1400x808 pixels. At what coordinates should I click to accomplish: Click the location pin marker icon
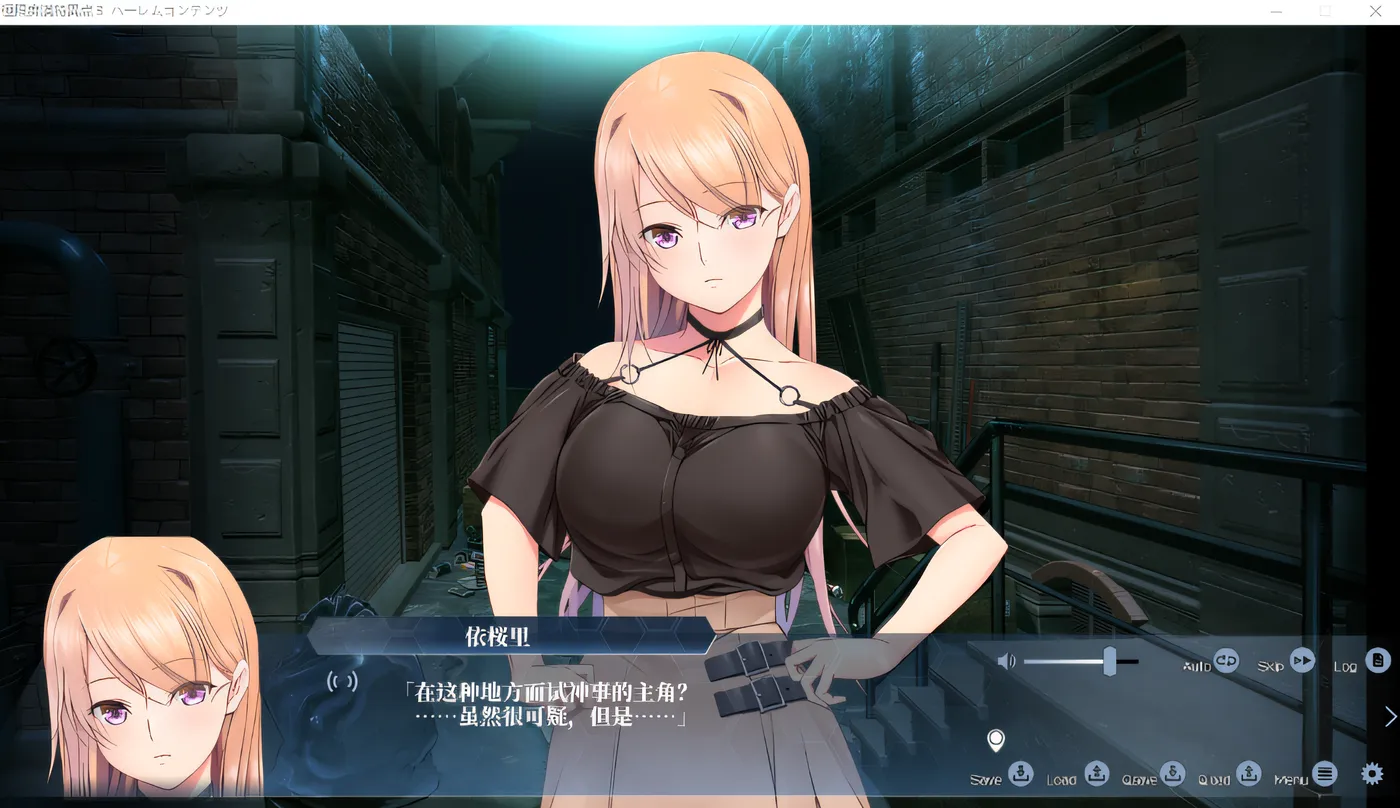click(996, 739)
